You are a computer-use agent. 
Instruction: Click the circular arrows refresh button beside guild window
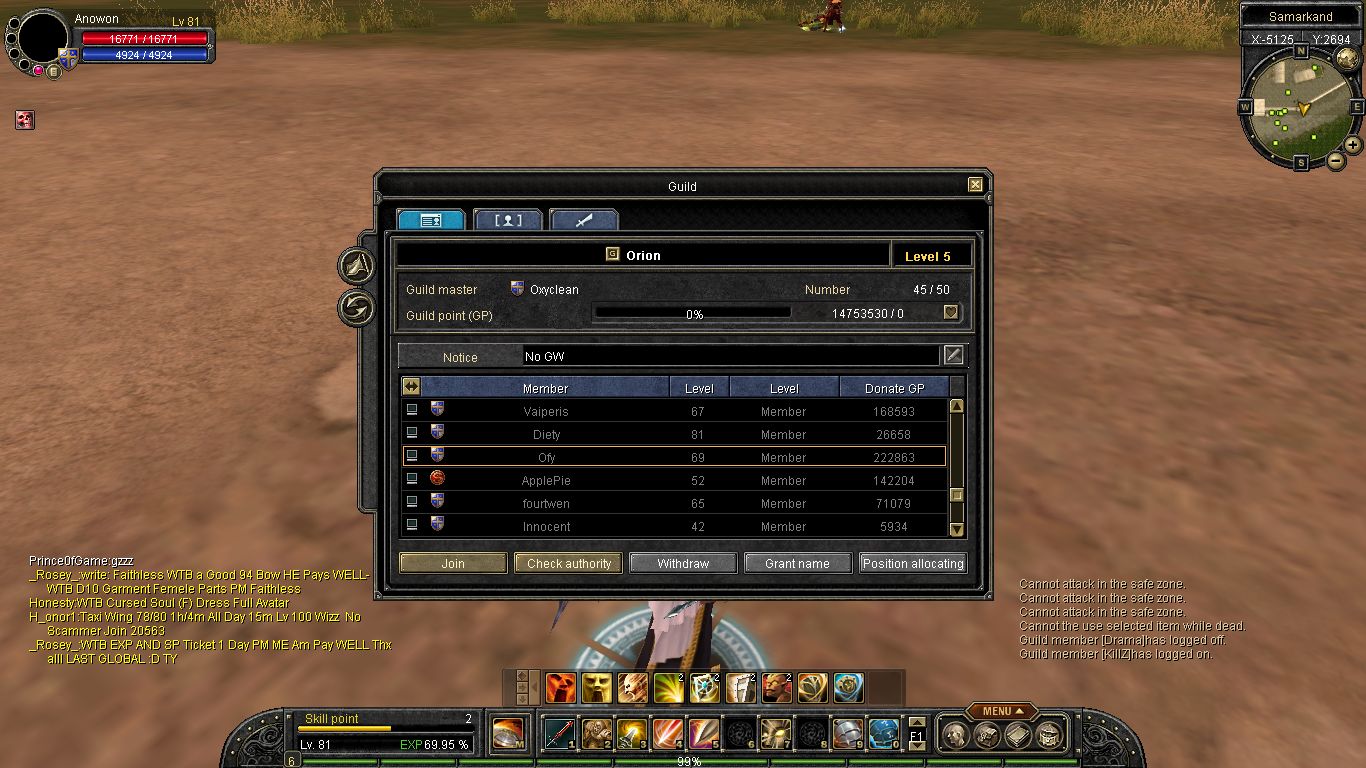pyautogui.click(x=357, y=308)
